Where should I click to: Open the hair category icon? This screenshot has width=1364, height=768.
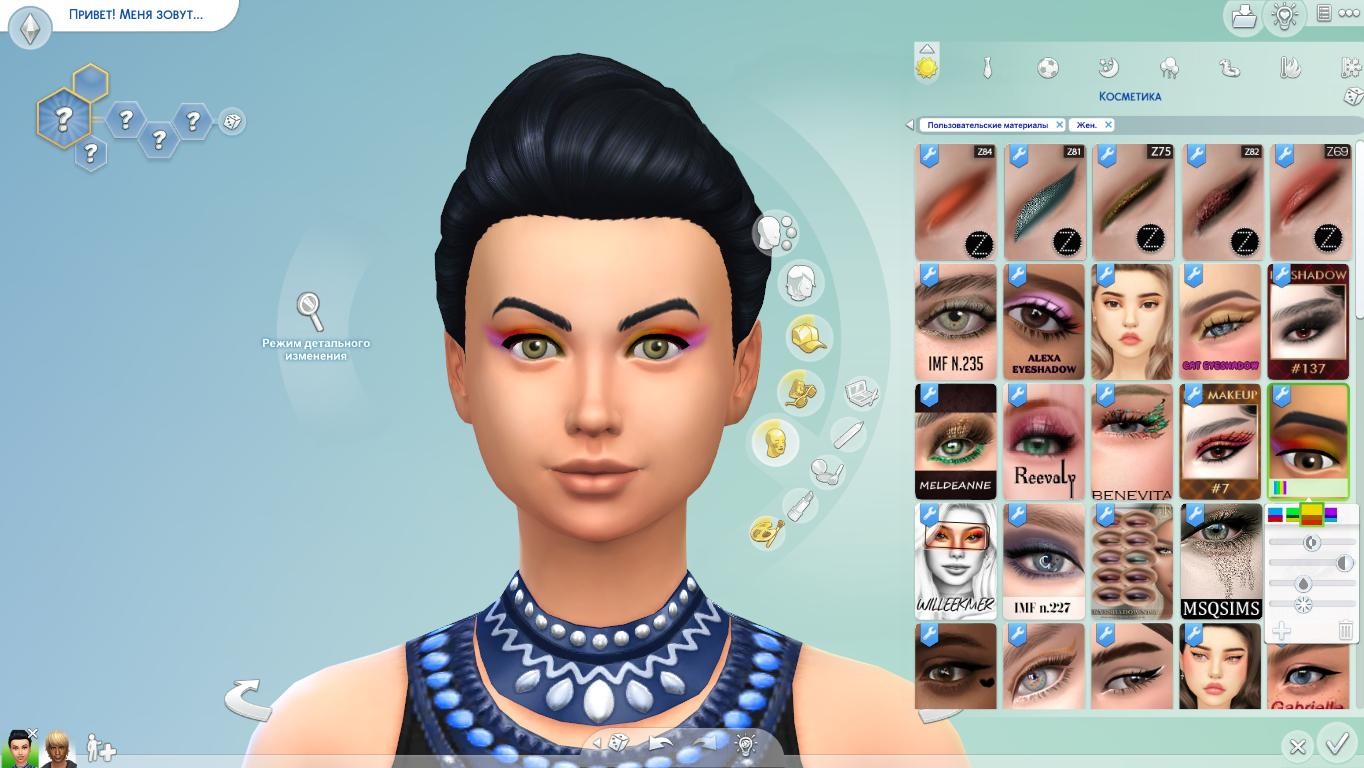pyautogui.click(x=800, y=284)
